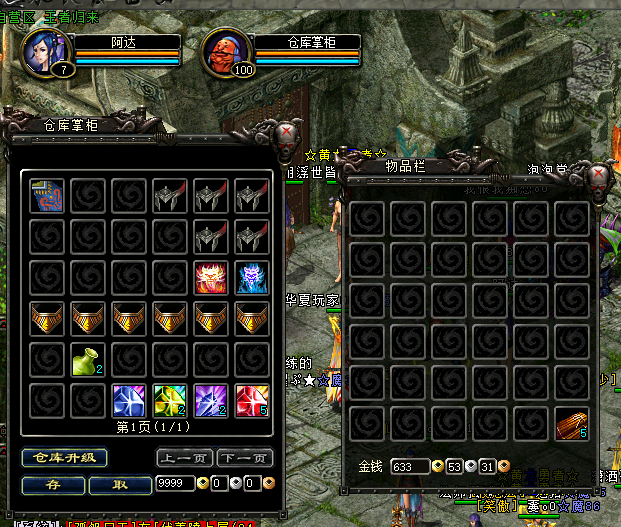Select the orange bundle item in inventory
Image resolution: width=621 pixels, height=527 pixels.
[572, 424]
